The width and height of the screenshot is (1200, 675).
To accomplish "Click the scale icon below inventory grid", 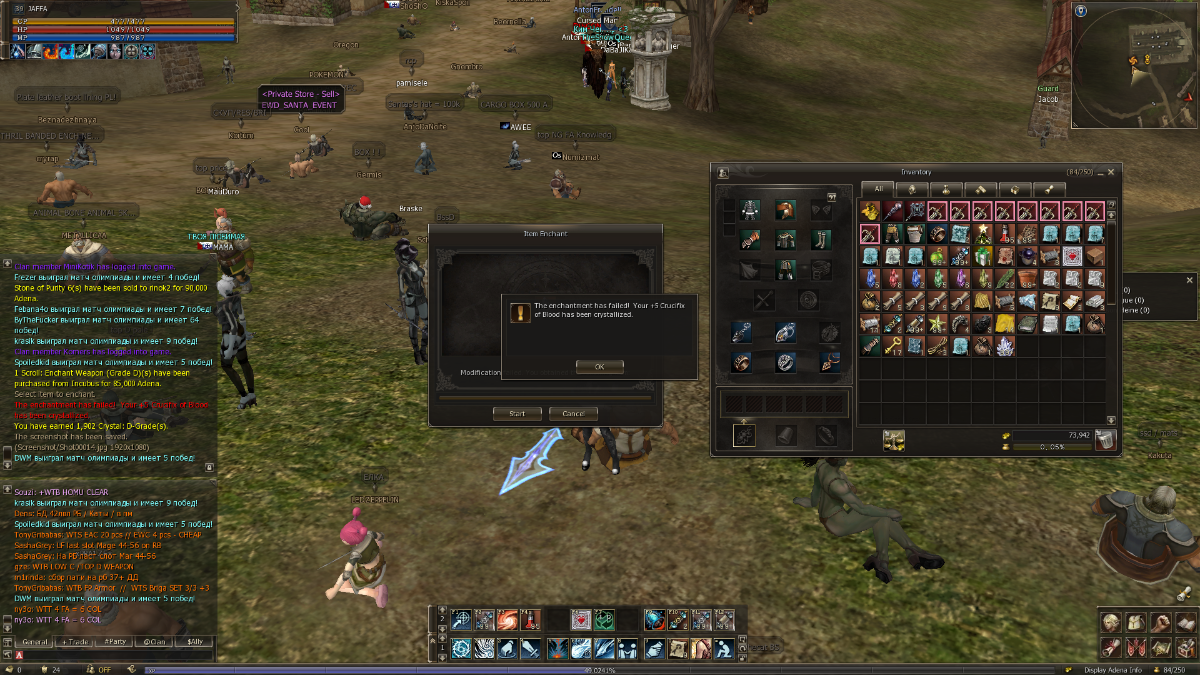I will click(893, 440).
